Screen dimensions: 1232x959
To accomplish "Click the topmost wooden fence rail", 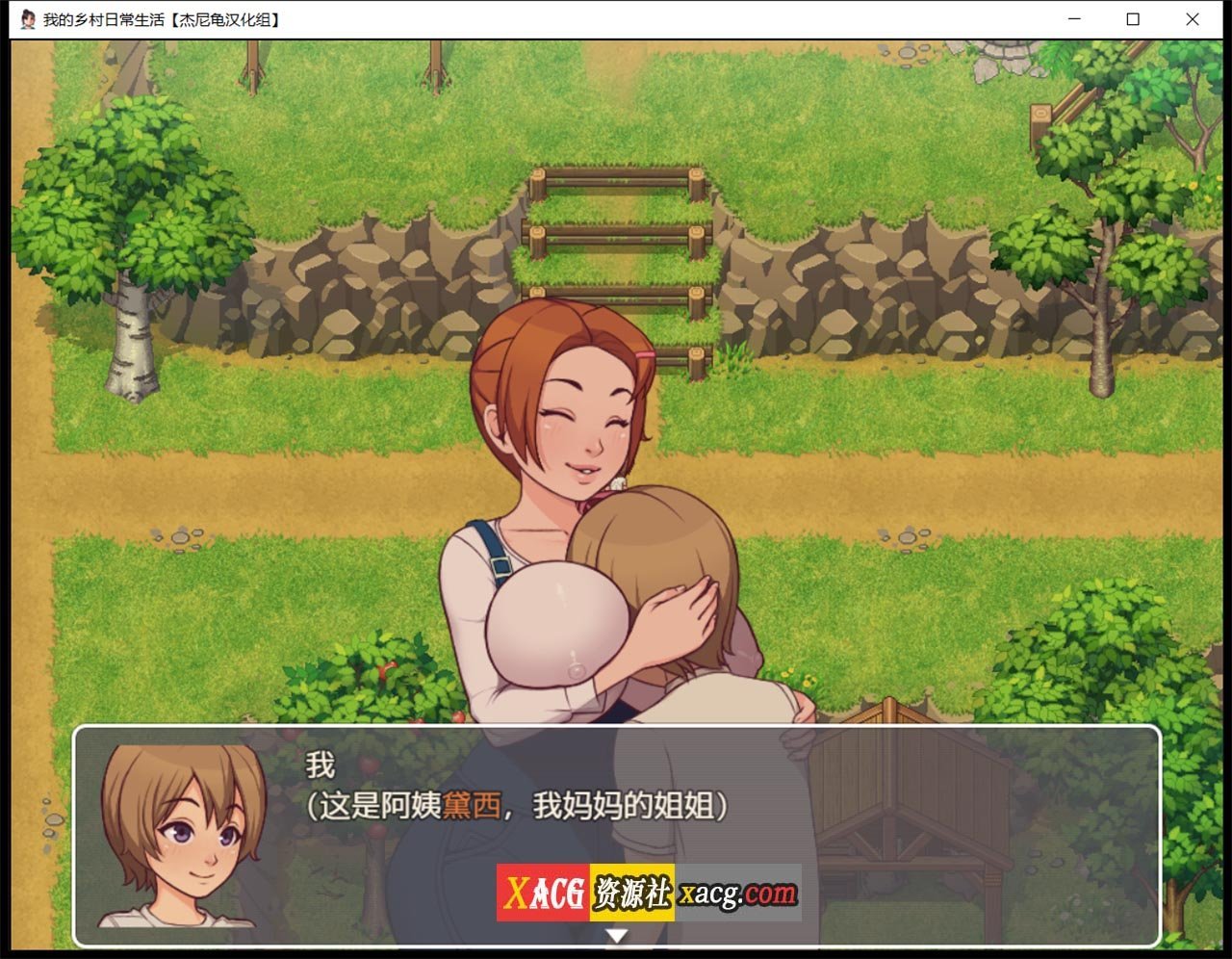I will tap(611, 178).
